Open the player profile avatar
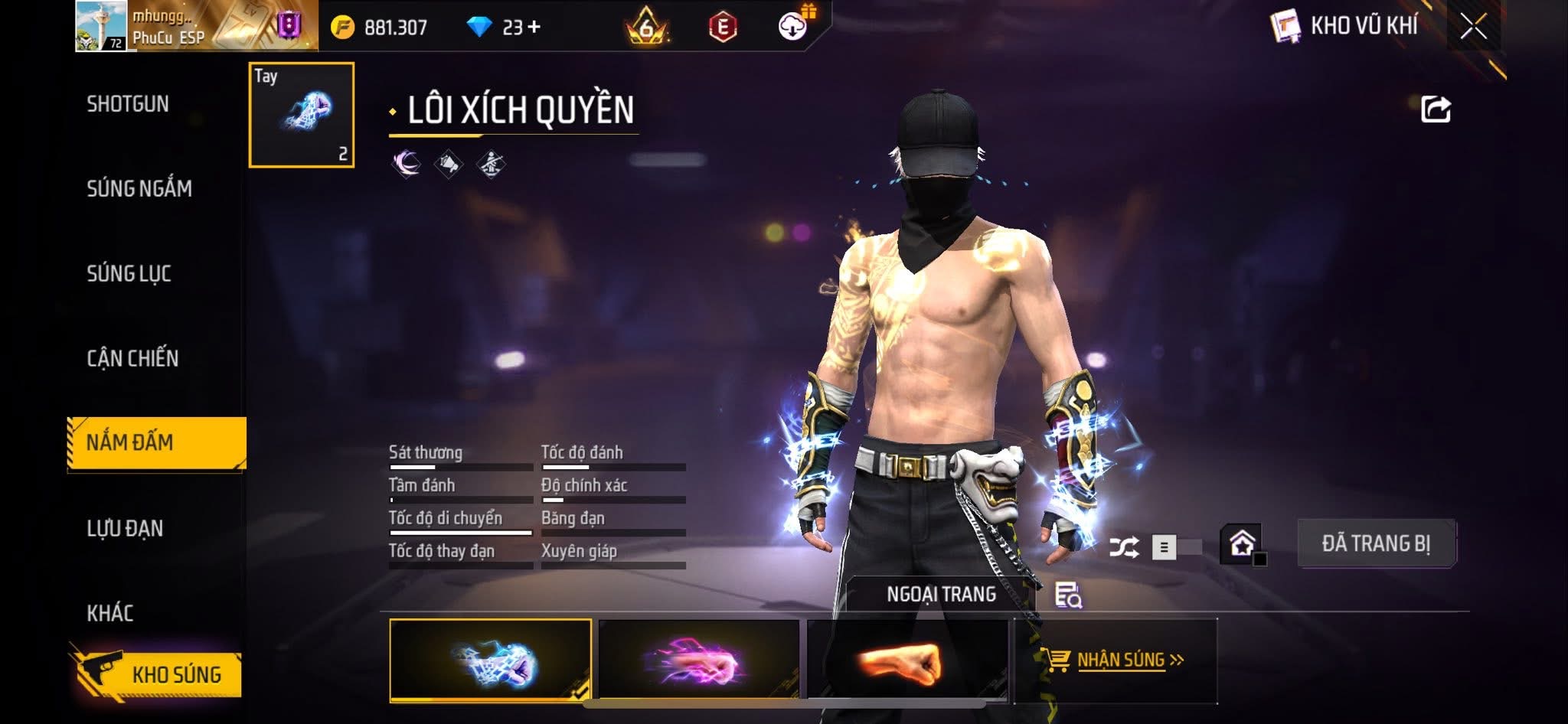Image resolution: width=1568 pixels, height=724 pixels. (x=101, y=26)
